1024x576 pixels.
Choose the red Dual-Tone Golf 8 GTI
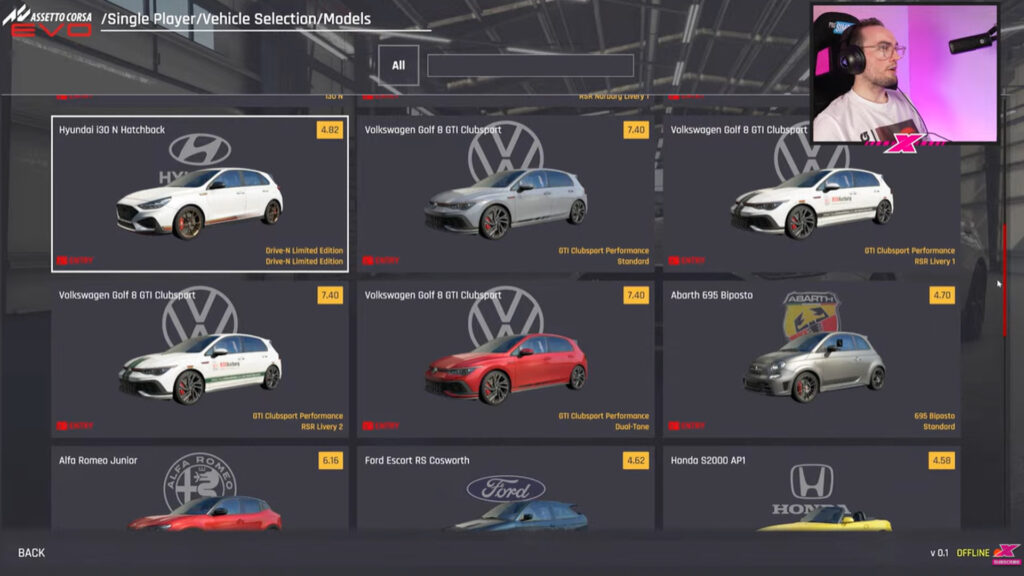[x=505, y=358]
